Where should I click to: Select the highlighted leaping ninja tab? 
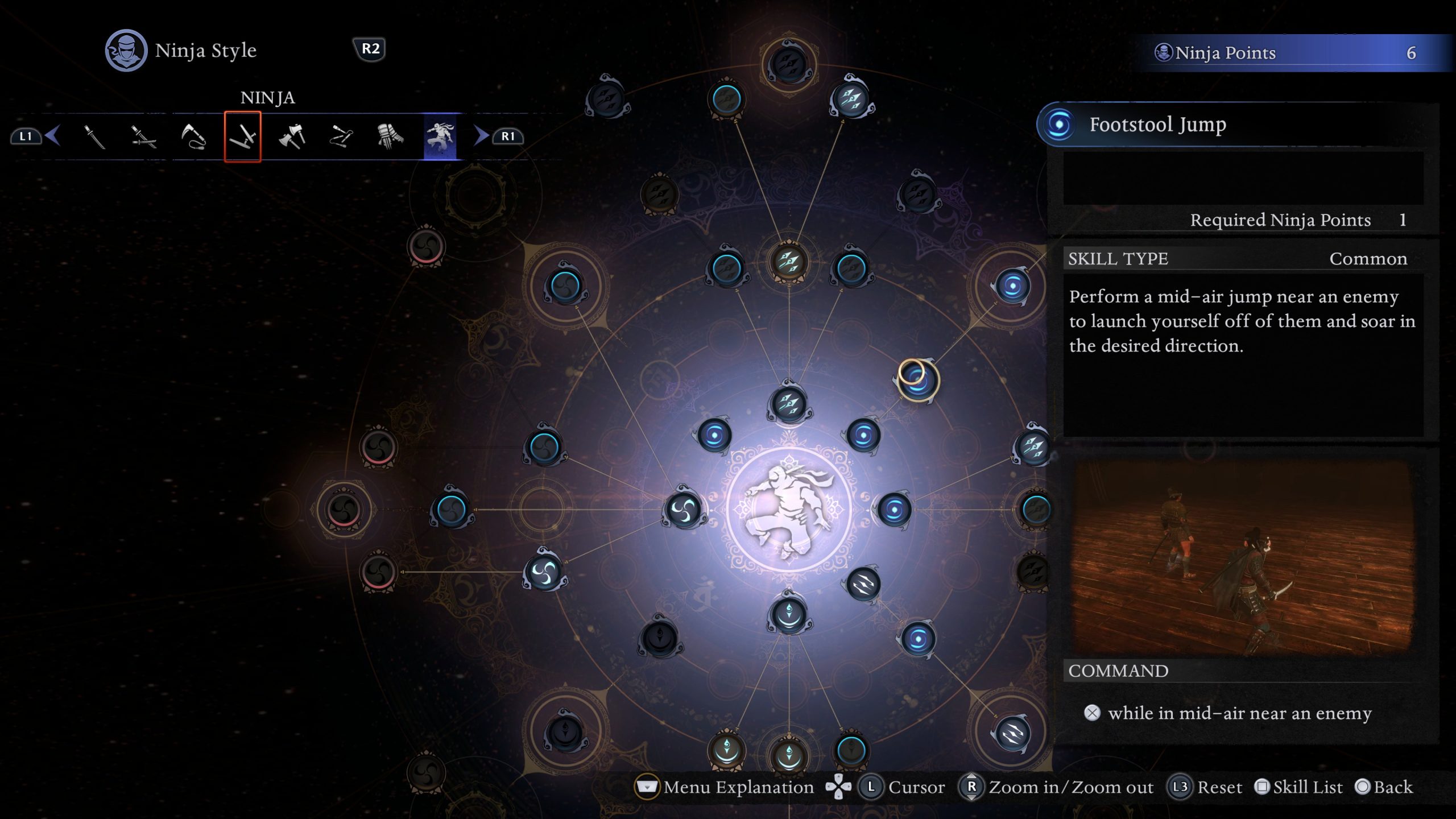click(440, 136)
